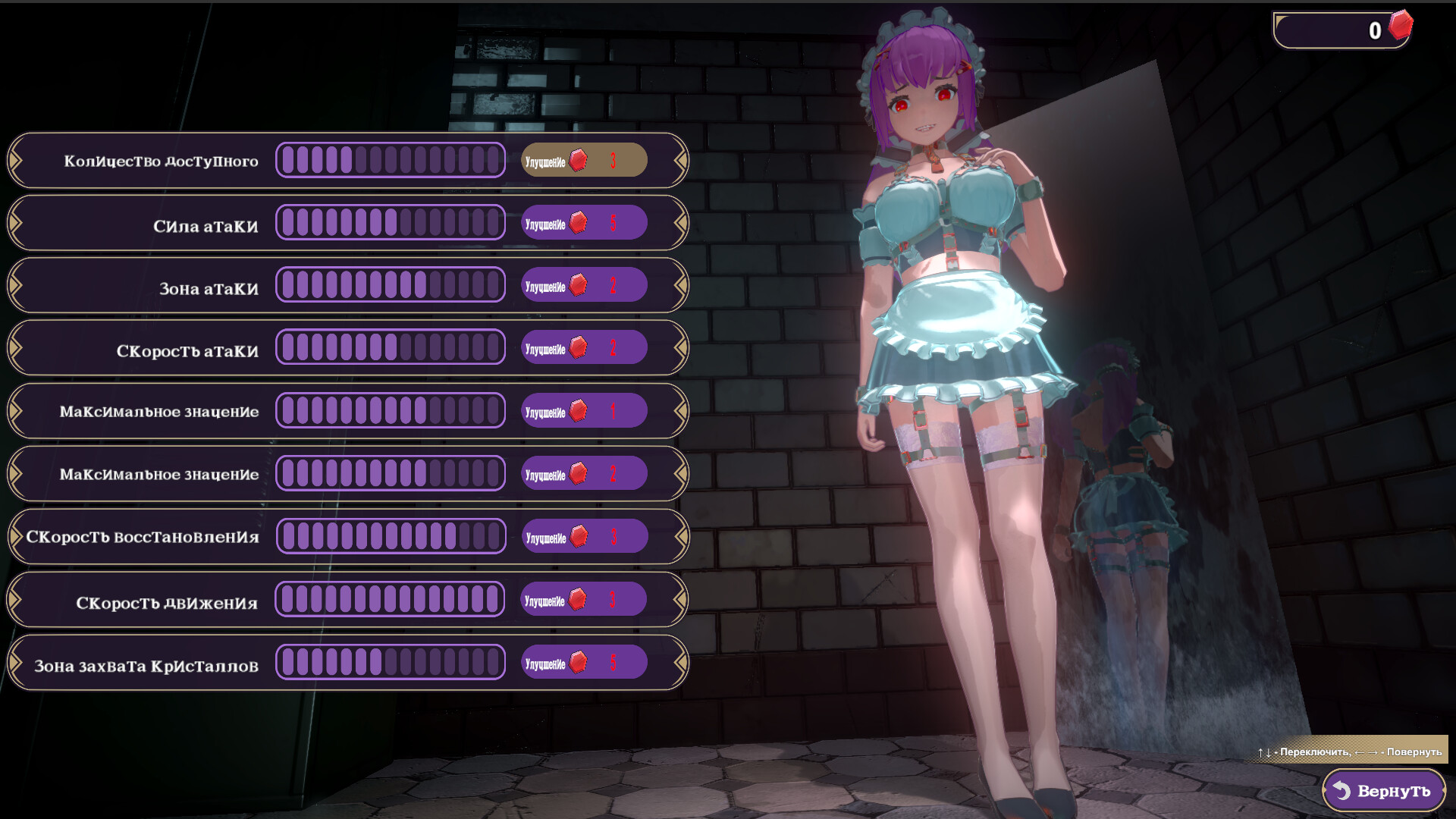This screenshot has width=1456, height=819.
Task: Click the gem icon on Скорость движения upgrade
Action: pos(579,598)
